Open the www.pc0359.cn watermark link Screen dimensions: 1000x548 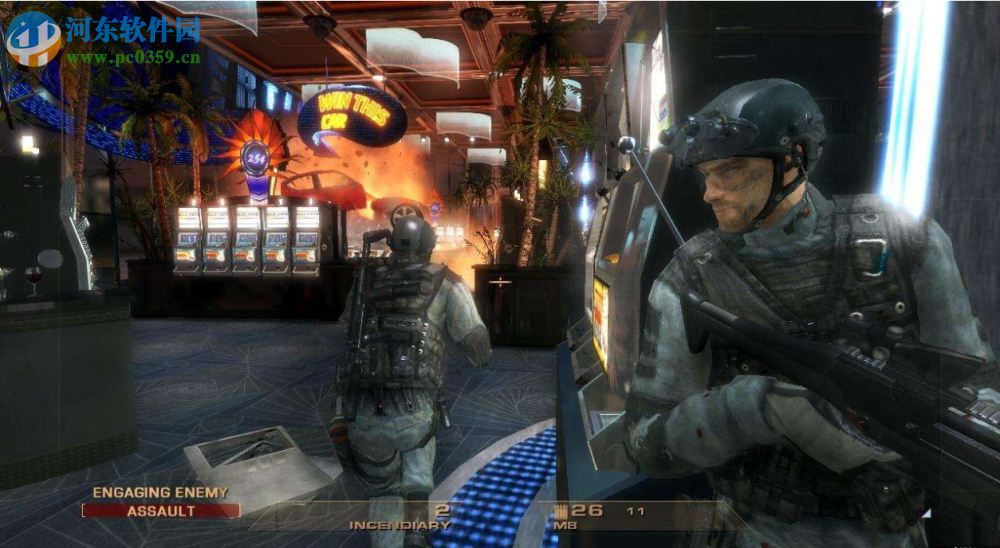tap(133, 58)
